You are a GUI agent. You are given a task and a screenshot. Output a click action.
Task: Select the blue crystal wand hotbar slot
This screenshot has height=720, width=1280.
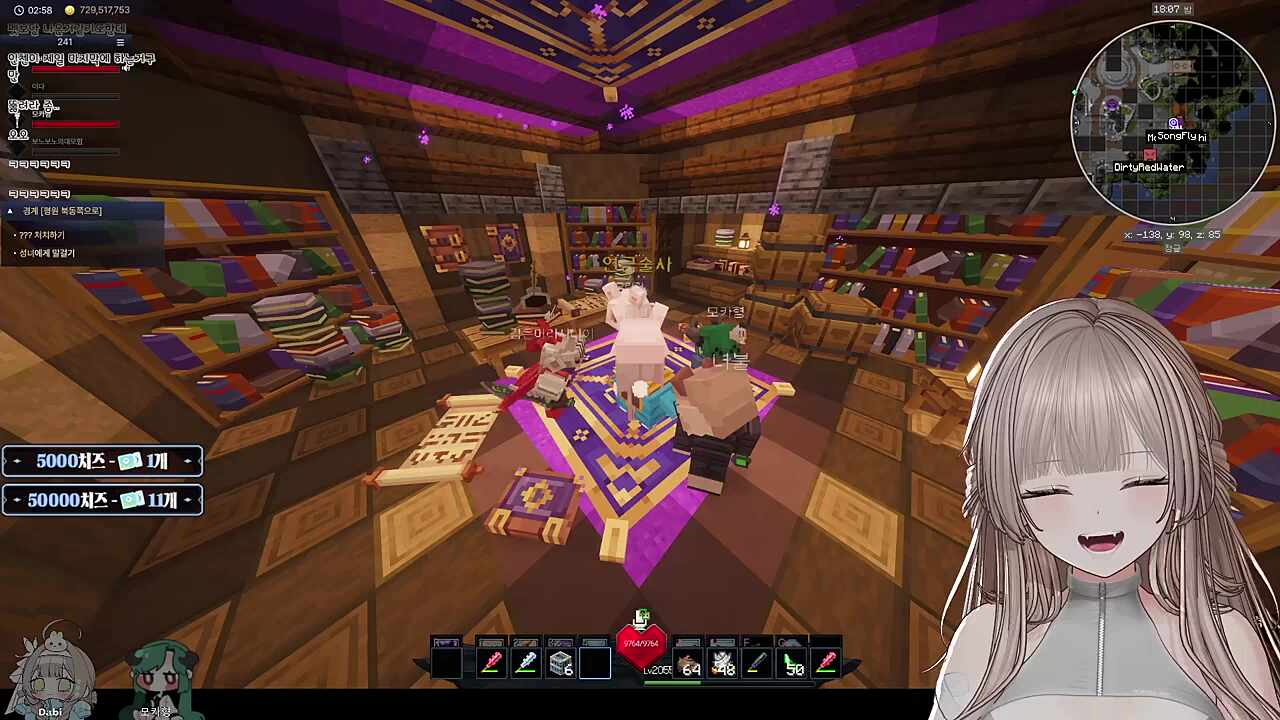point(526,662)
